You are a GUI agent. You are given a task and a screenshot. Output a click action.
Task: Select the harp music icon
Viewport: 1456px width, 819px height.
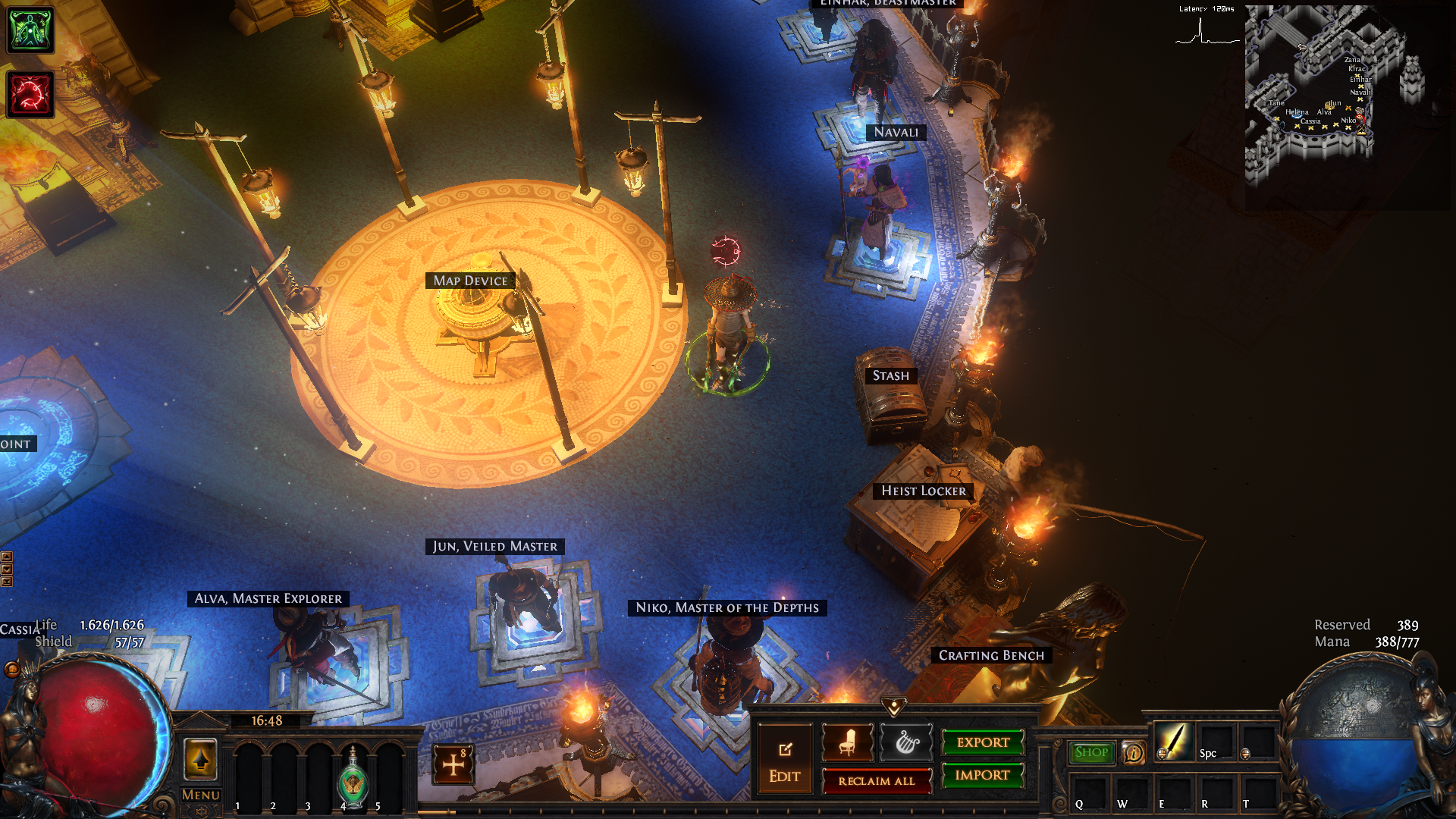pos(906,742)
